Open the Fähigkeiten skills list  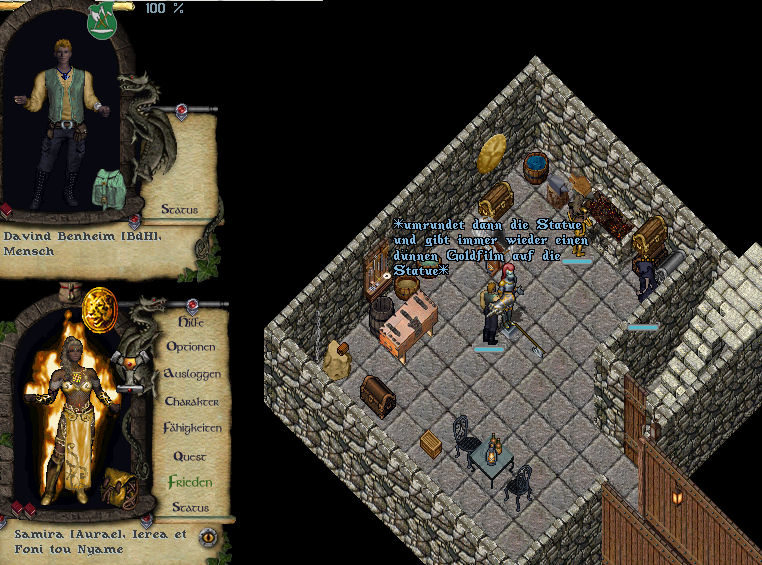192,428
